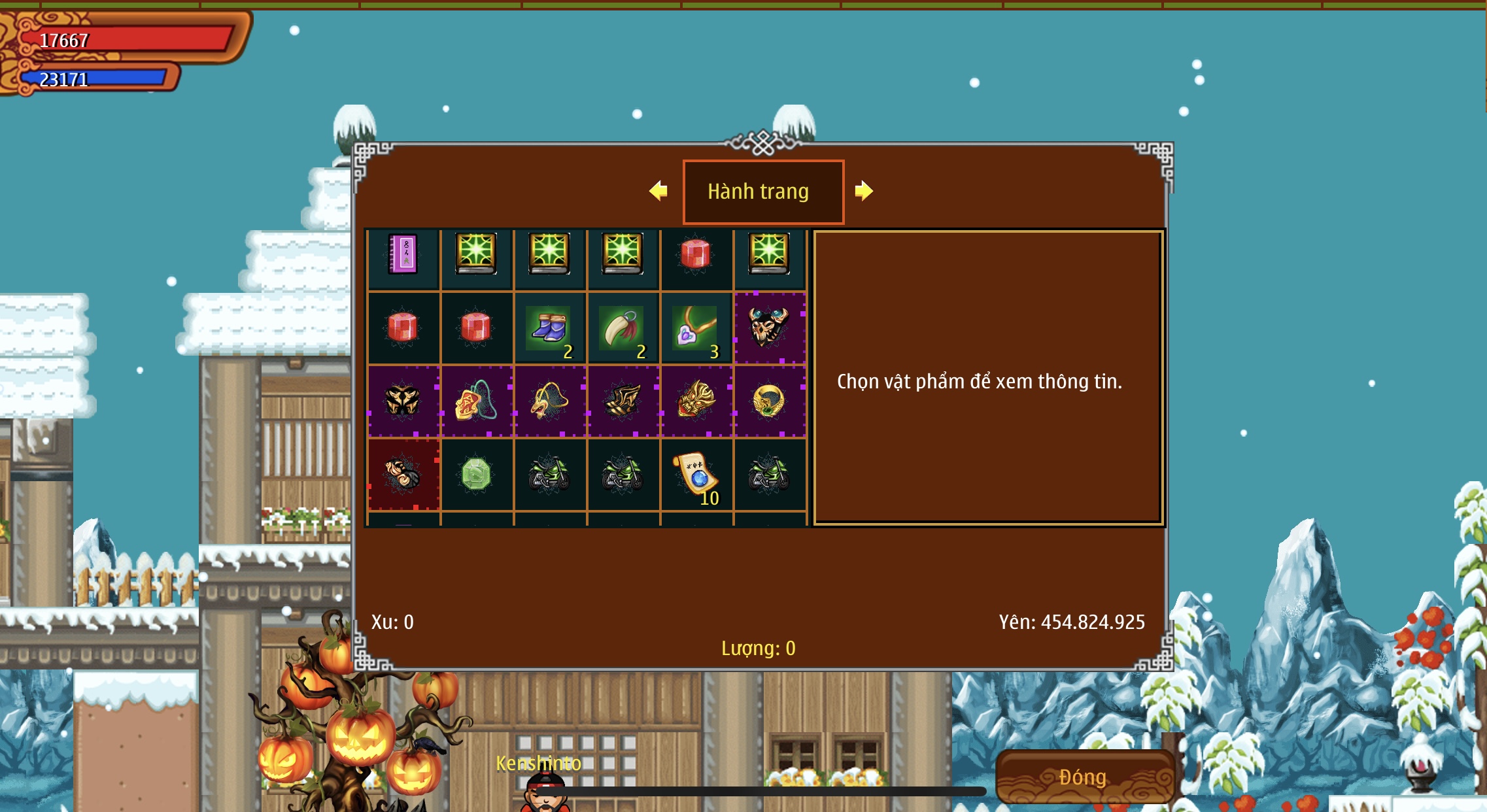
Task: Pick the heart pendant necklace slot
Action: tap(696, 328)
